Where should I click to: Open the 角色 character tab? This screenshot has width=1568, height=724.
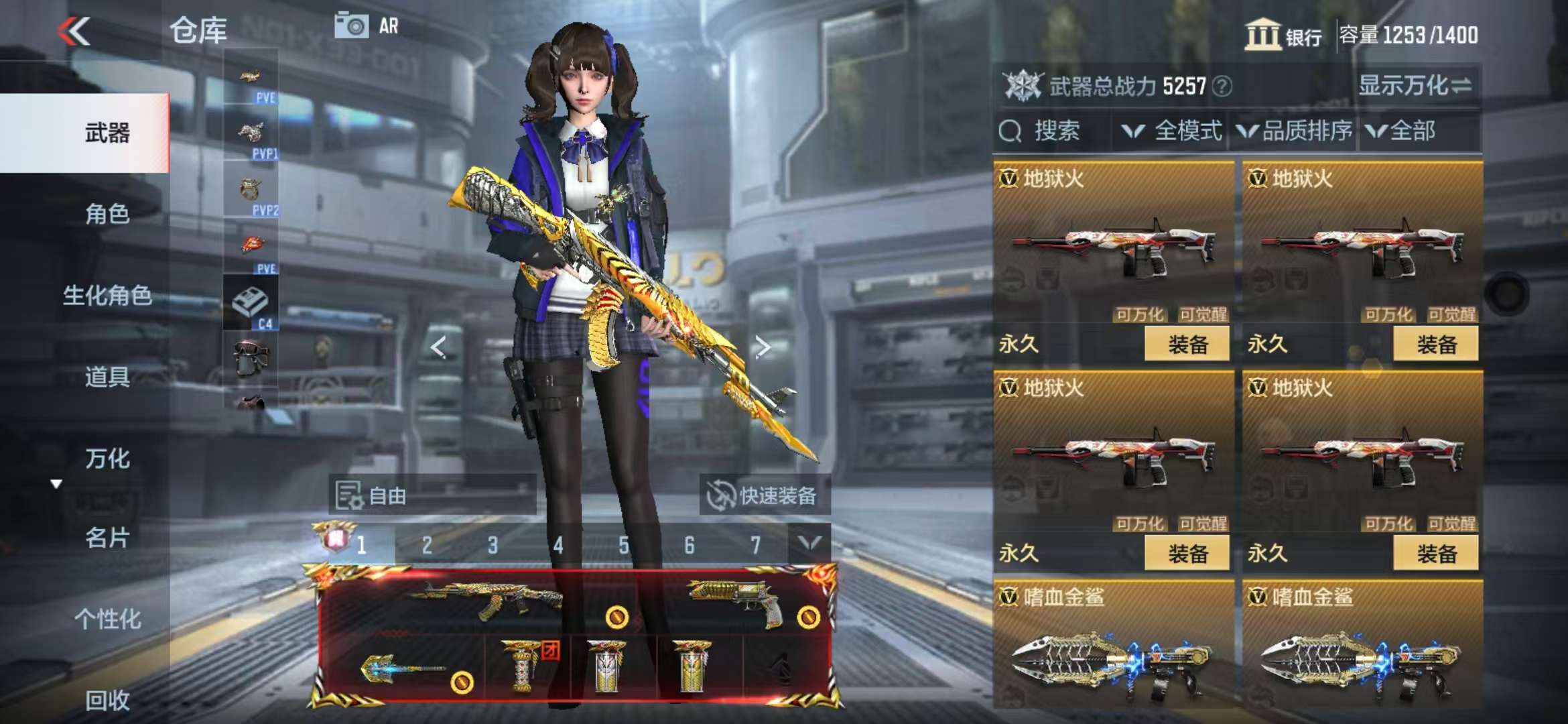(107, 214)
